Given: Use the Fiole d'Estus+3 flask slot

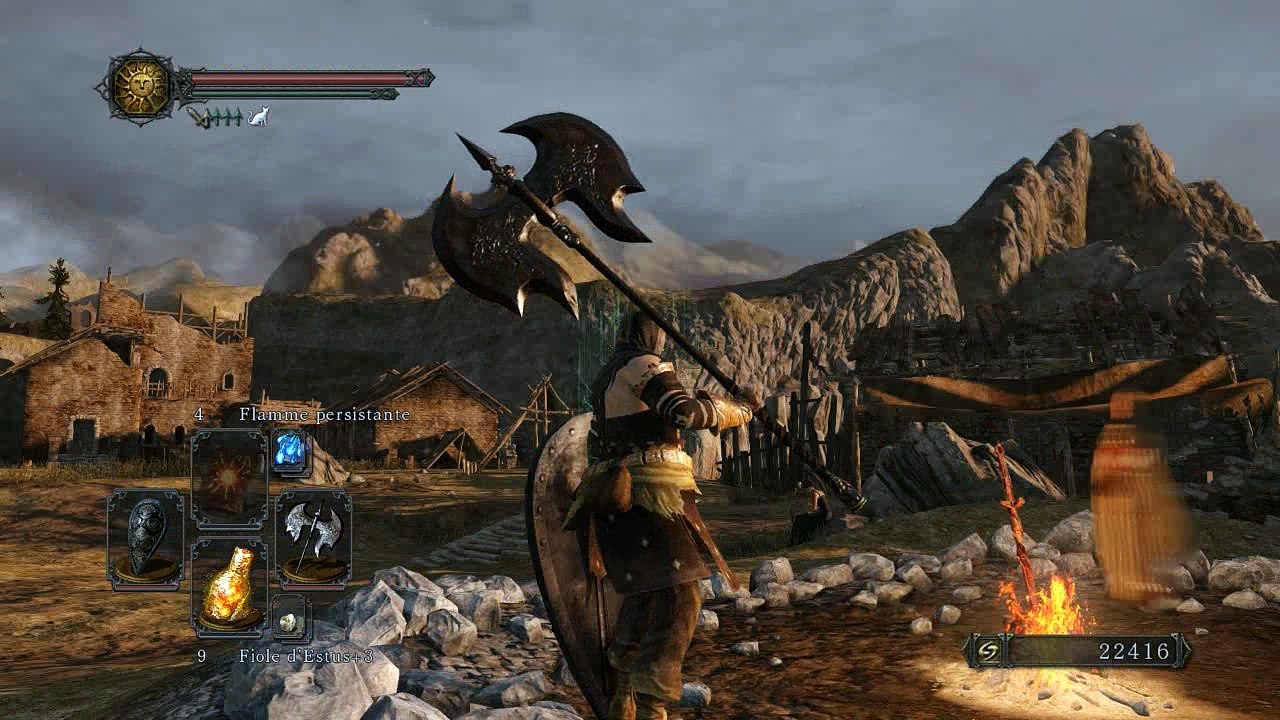Looking at the screenshot, I should point(229,589).
